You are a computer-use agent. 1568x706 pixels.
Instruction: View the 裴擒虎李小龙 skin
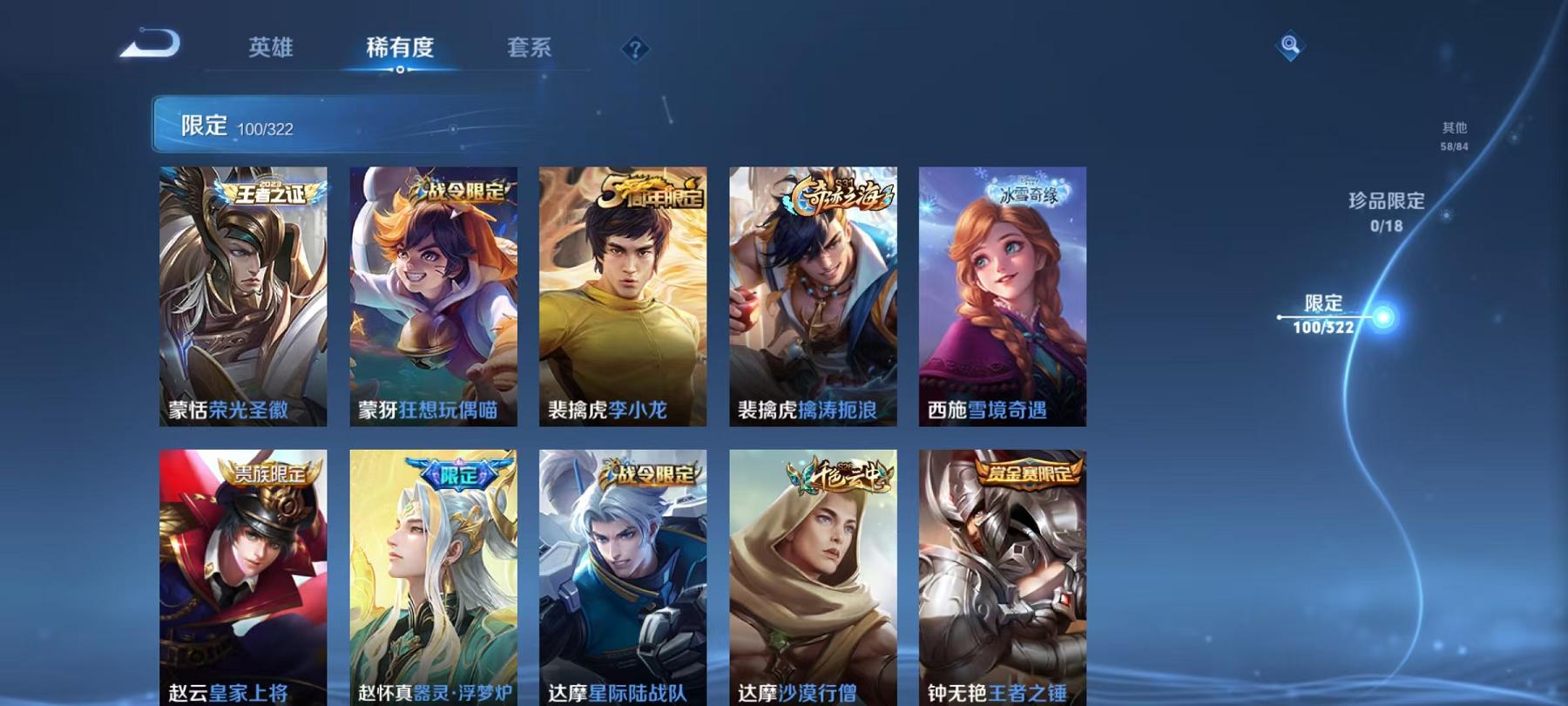(x=622, y=296)
